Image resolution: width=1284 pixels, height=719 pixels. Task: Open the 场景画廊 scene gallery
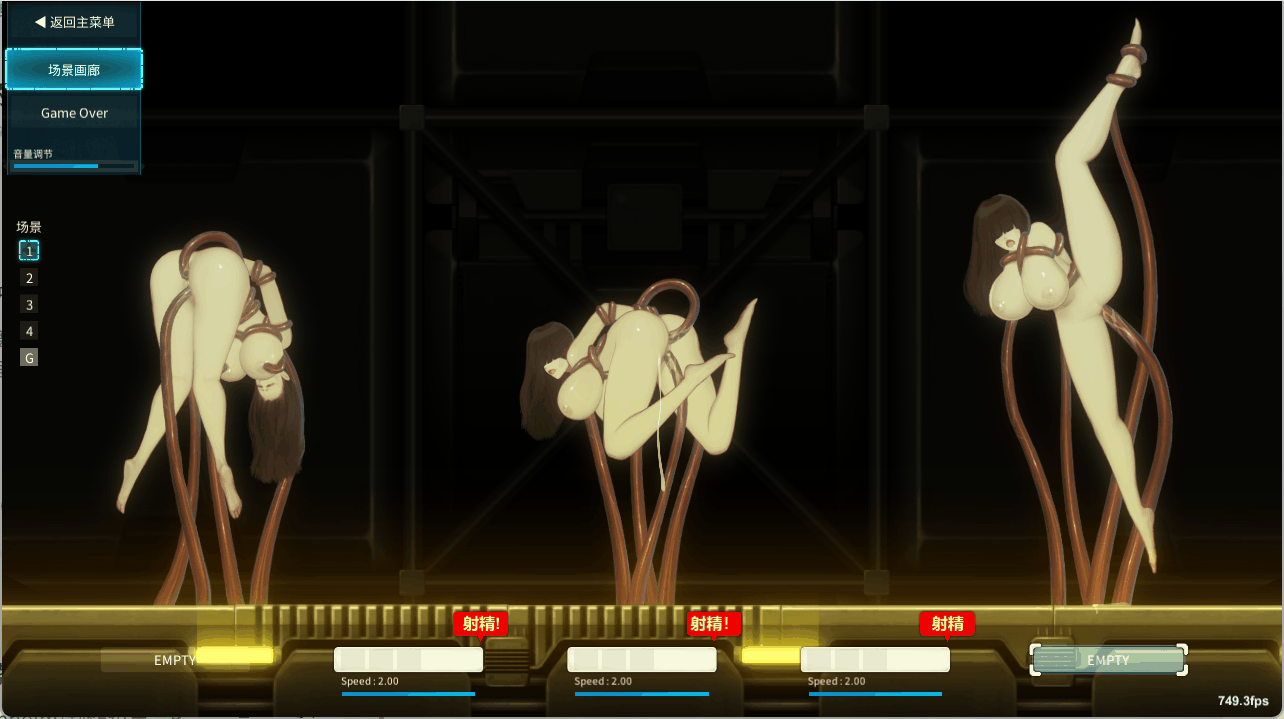[74, 70]
